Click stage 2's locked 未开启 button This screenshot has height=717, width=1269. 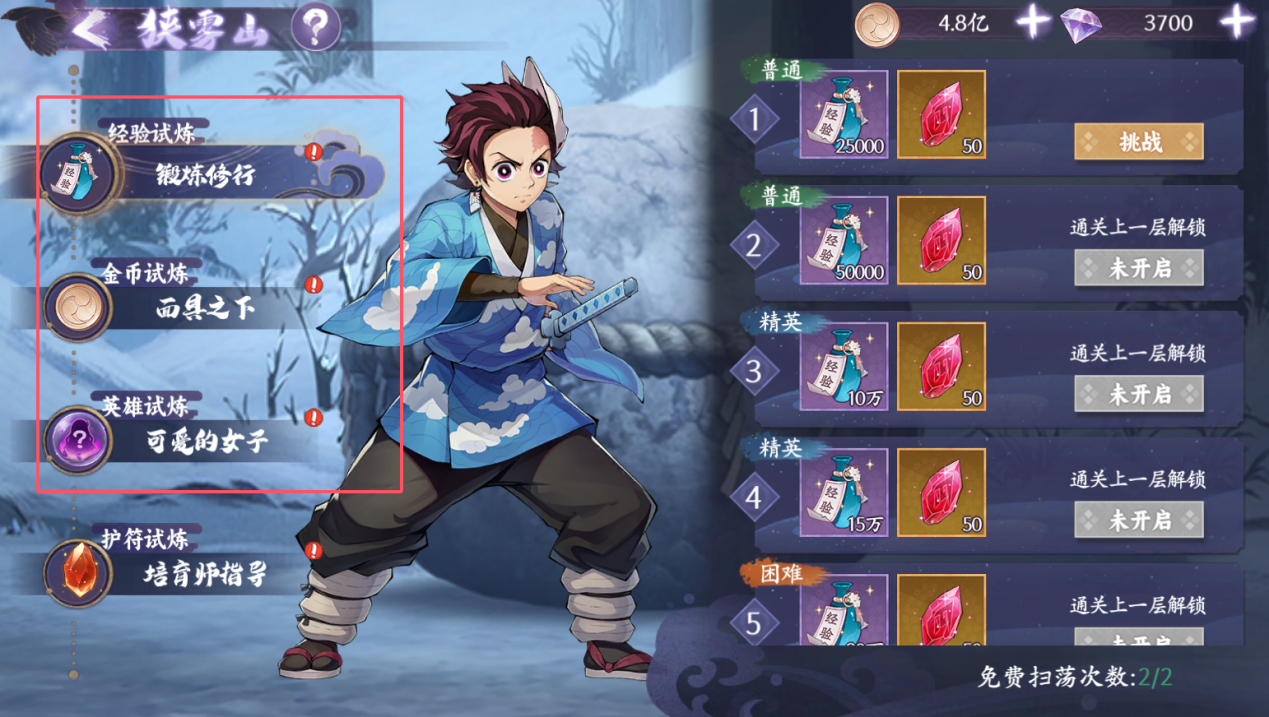pyautogui.click(x=1138, y=268)
